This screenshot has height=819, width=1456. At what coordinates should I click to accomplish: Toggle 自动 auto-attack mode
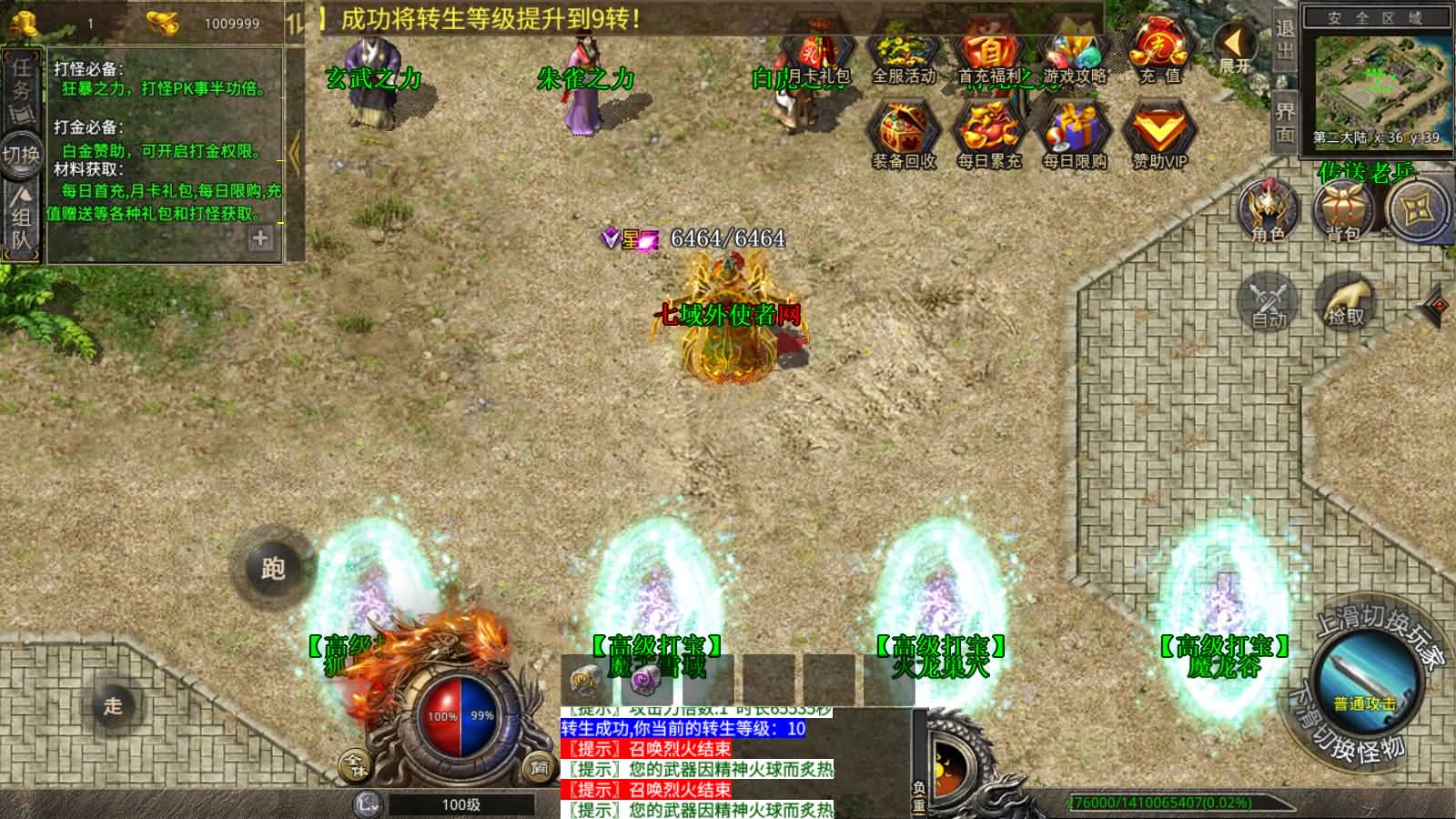1269,302
